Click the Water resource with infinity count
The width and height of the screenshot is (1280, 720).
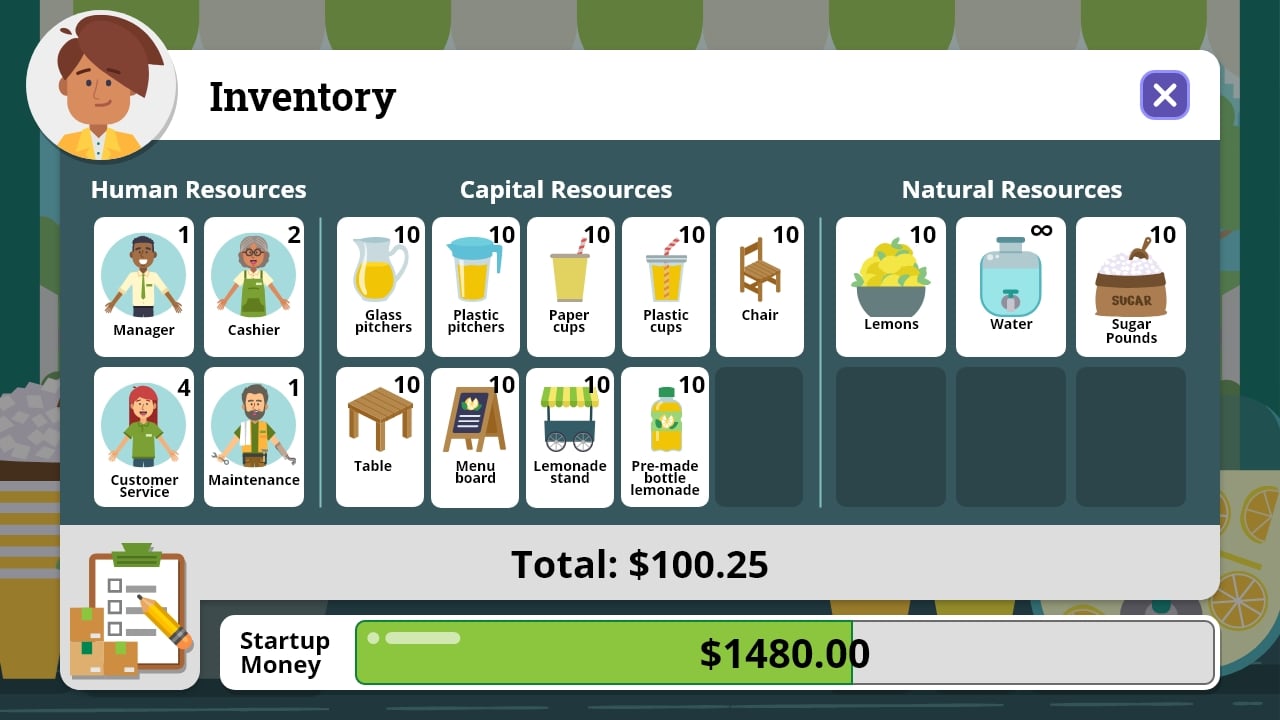point(1010,287)
